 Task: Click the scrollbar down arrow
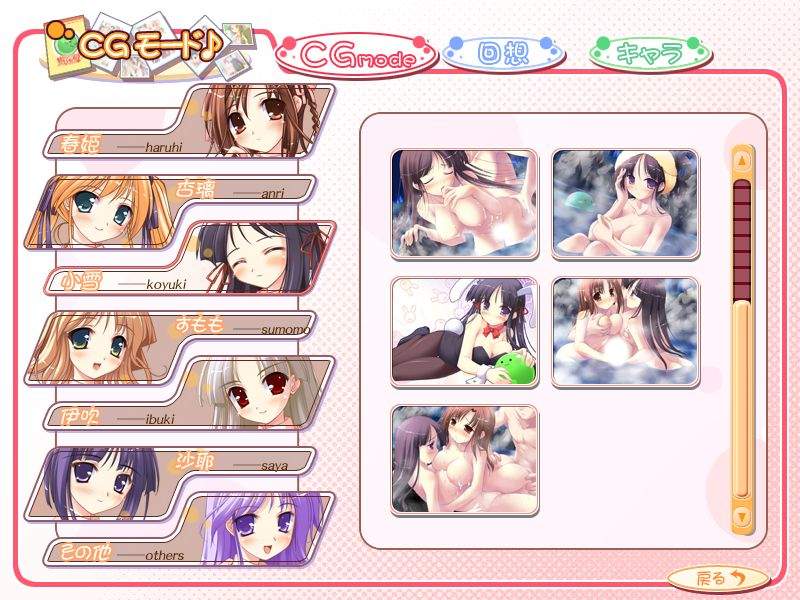[741, 516]
